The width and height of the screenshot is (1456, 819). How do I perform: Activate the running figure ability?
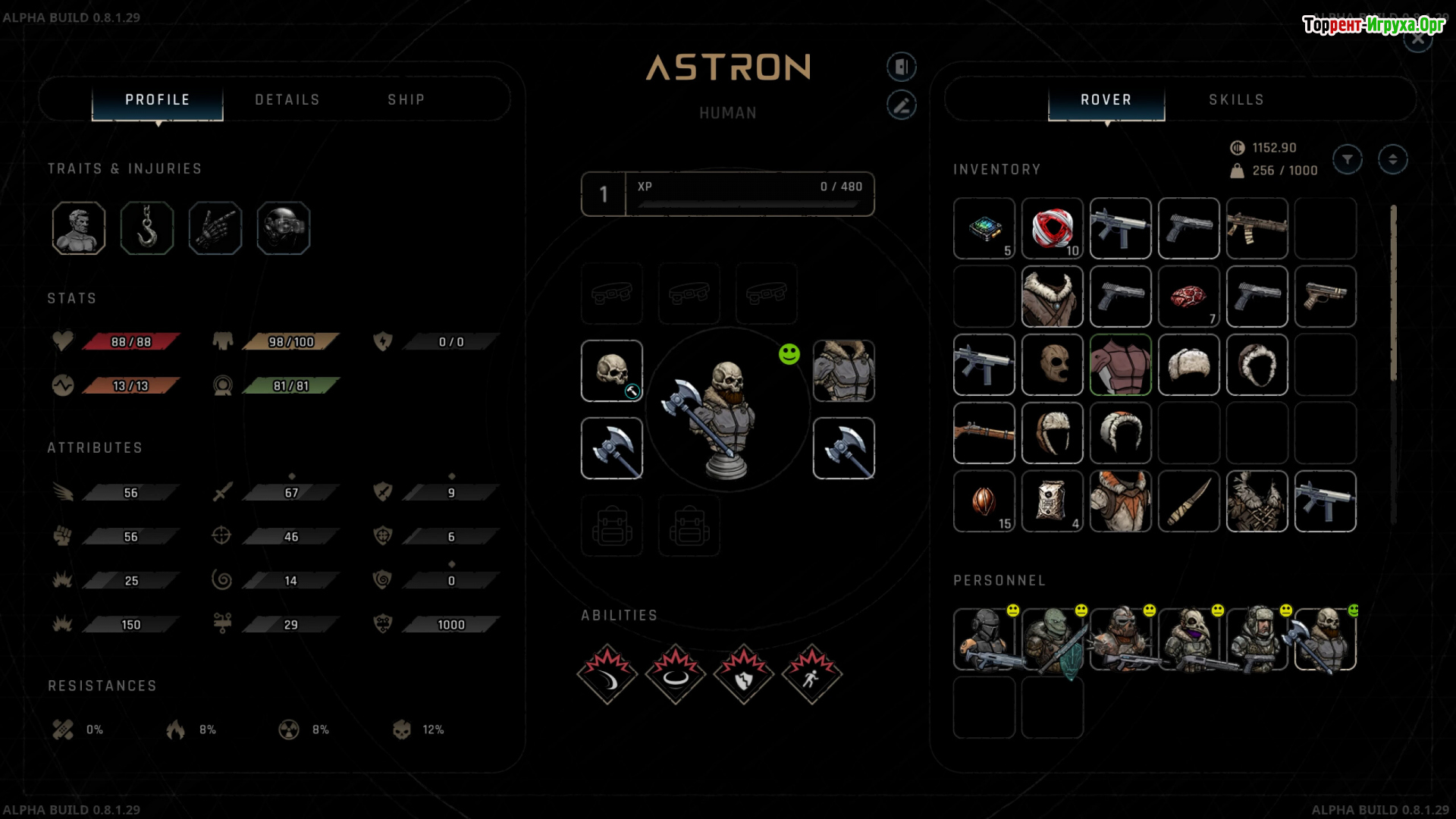coord(811,674)
